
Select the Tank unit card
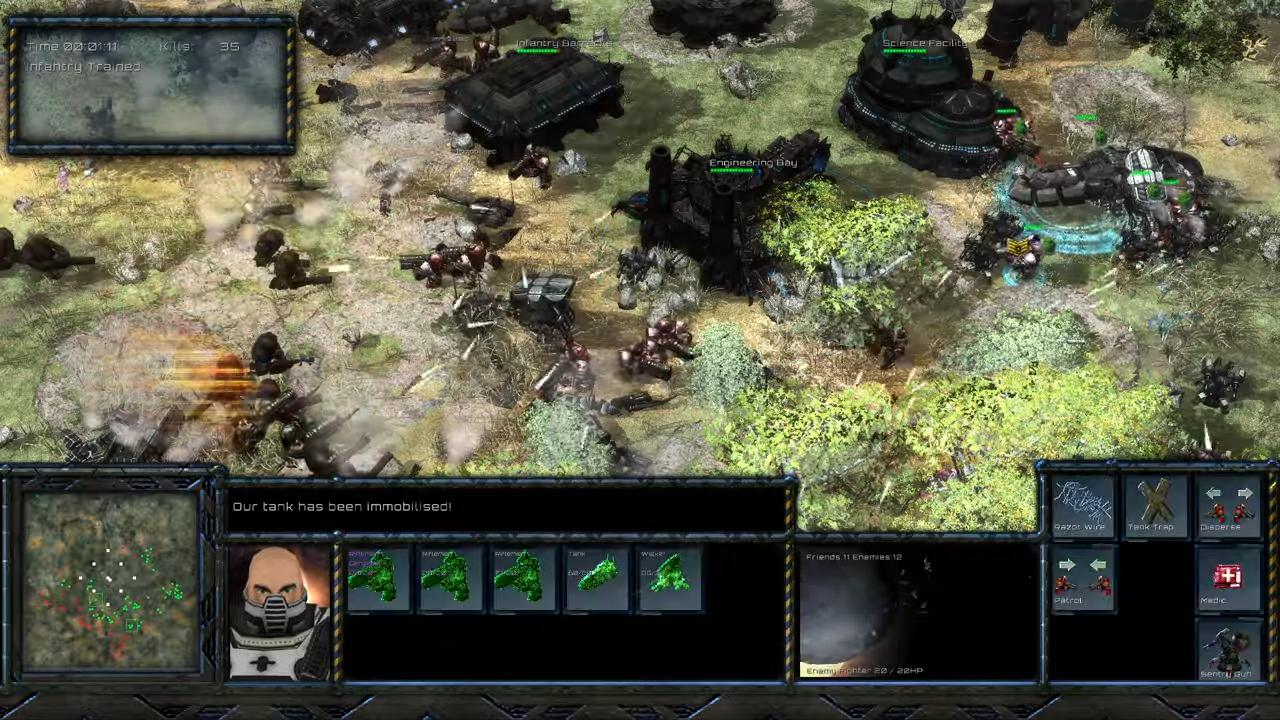tap(597, 577)
